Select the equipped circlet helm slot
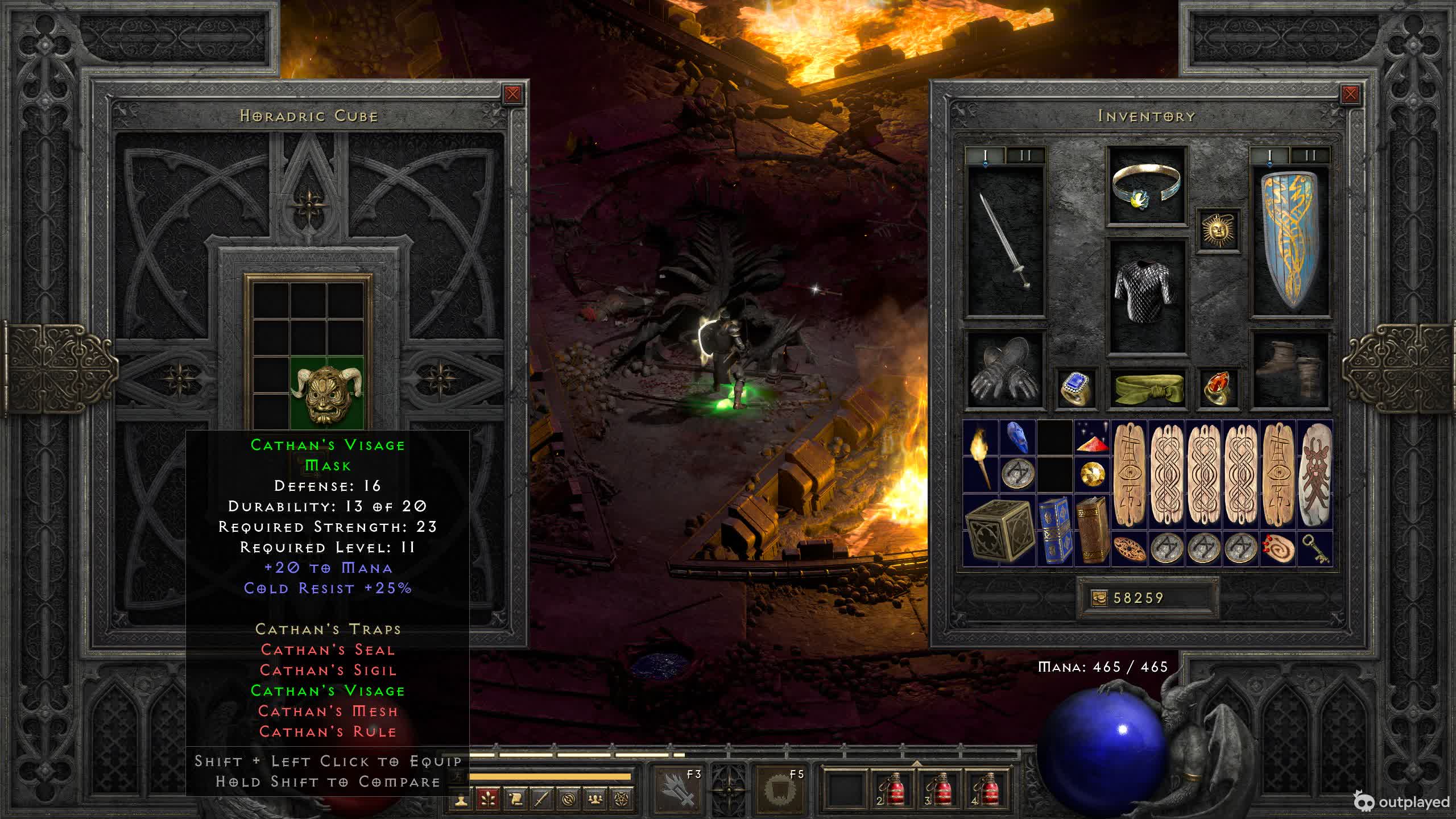Screen dimensions: 1456x819 pos(1146,185)
